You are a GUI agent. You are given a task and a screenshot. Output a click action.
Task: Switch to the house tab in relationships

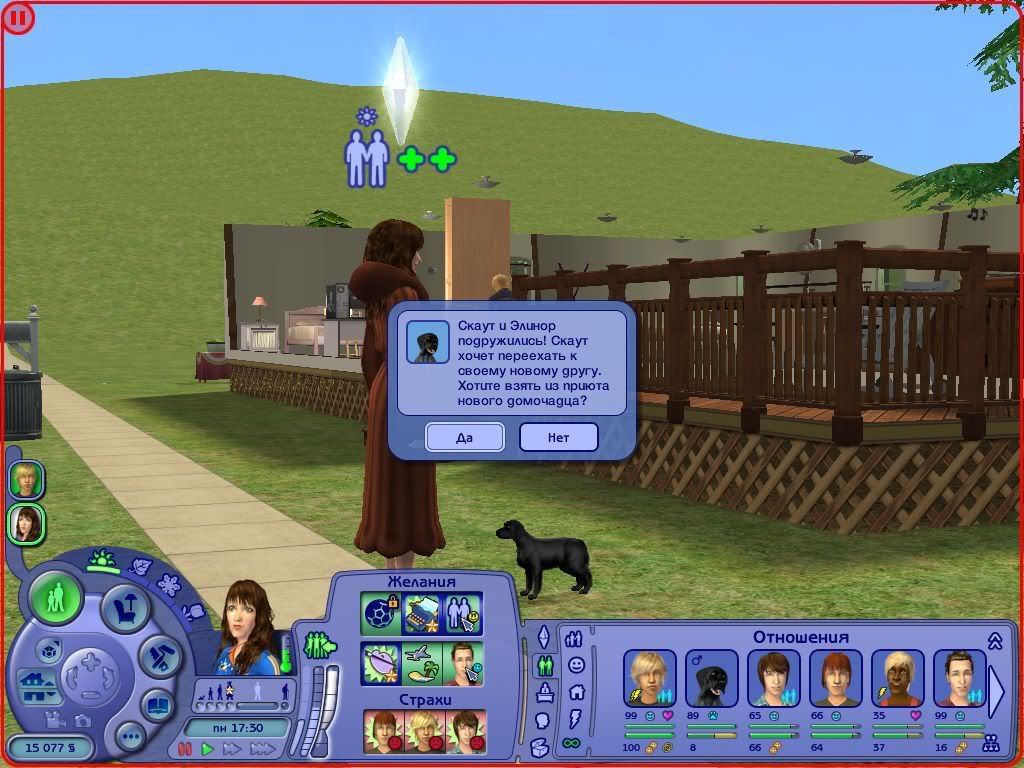(576, 691)
